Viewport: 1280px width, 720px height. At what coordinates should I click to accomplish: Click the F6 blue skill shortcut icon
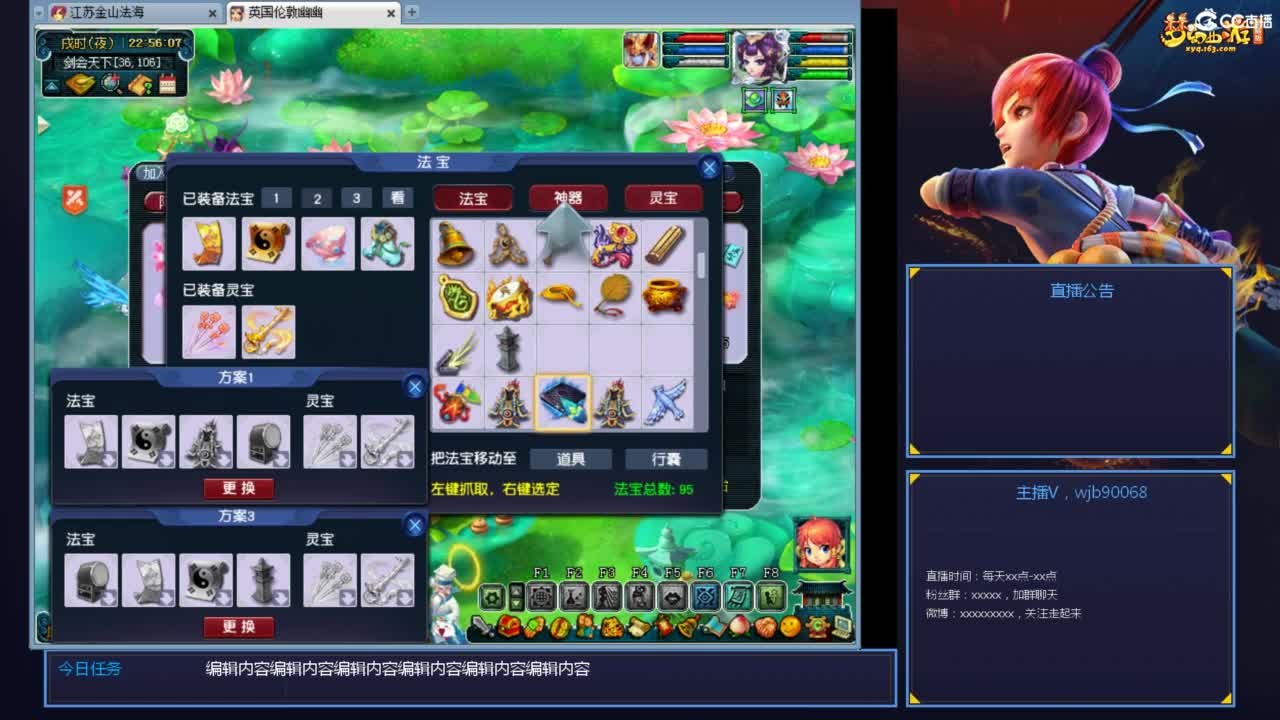click(705, 597)
